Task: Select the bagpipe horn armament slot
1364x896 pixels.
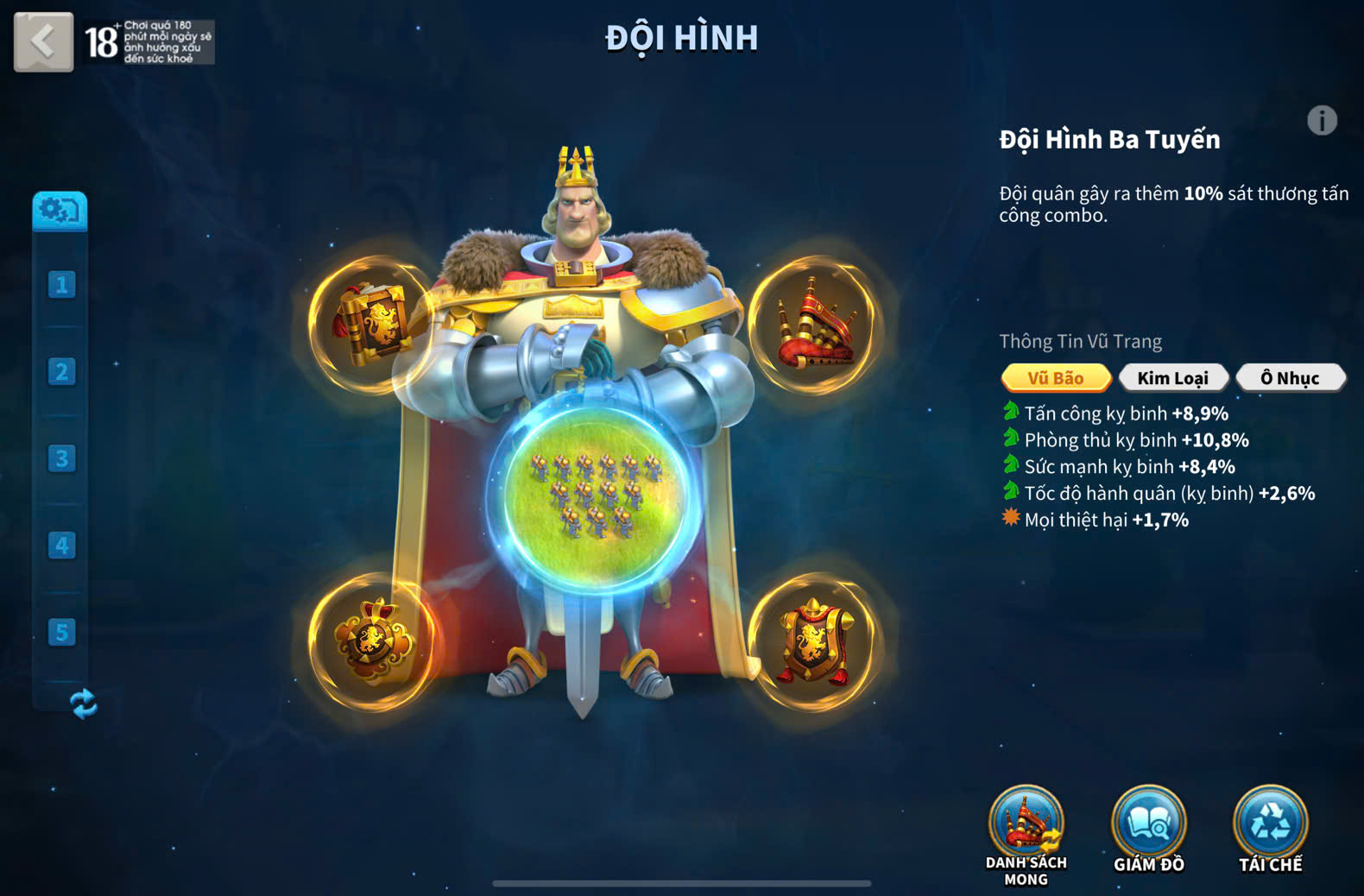Action: [x=812, y=325]
